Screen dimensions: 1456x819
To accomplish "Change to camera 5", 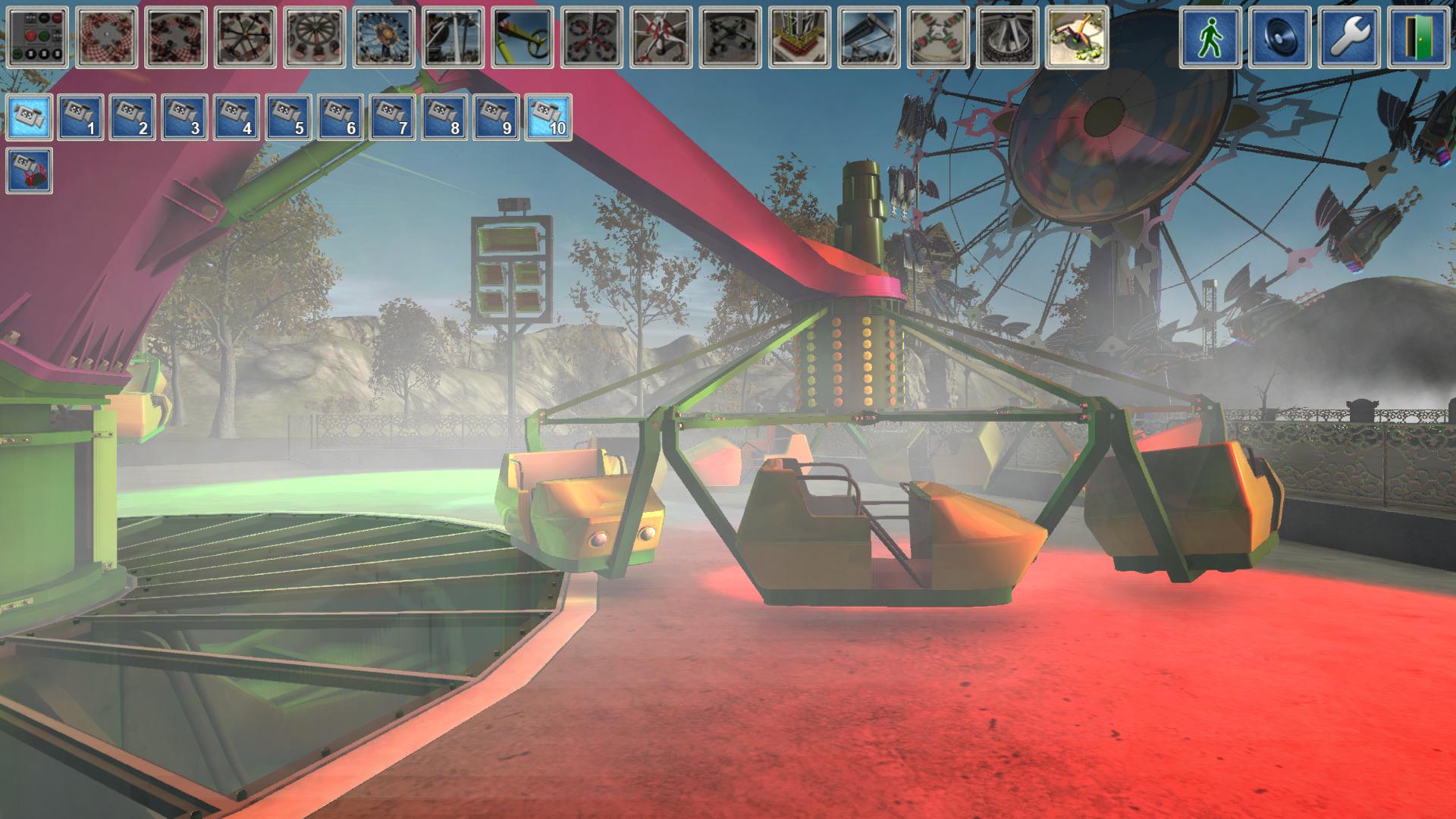I will 288,118.
